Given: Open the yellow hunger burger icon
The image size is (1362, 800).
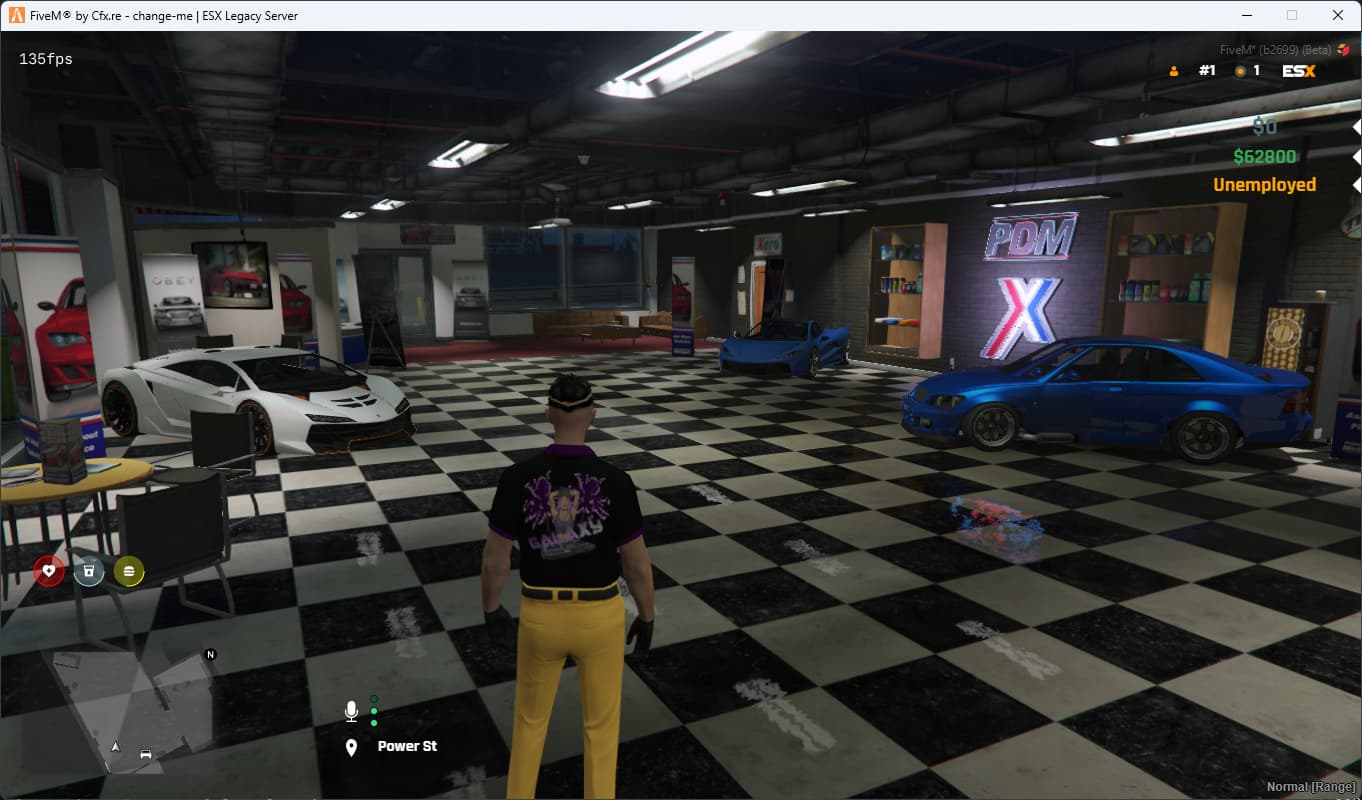Looking at the screenshot, I should click(128, 570).
